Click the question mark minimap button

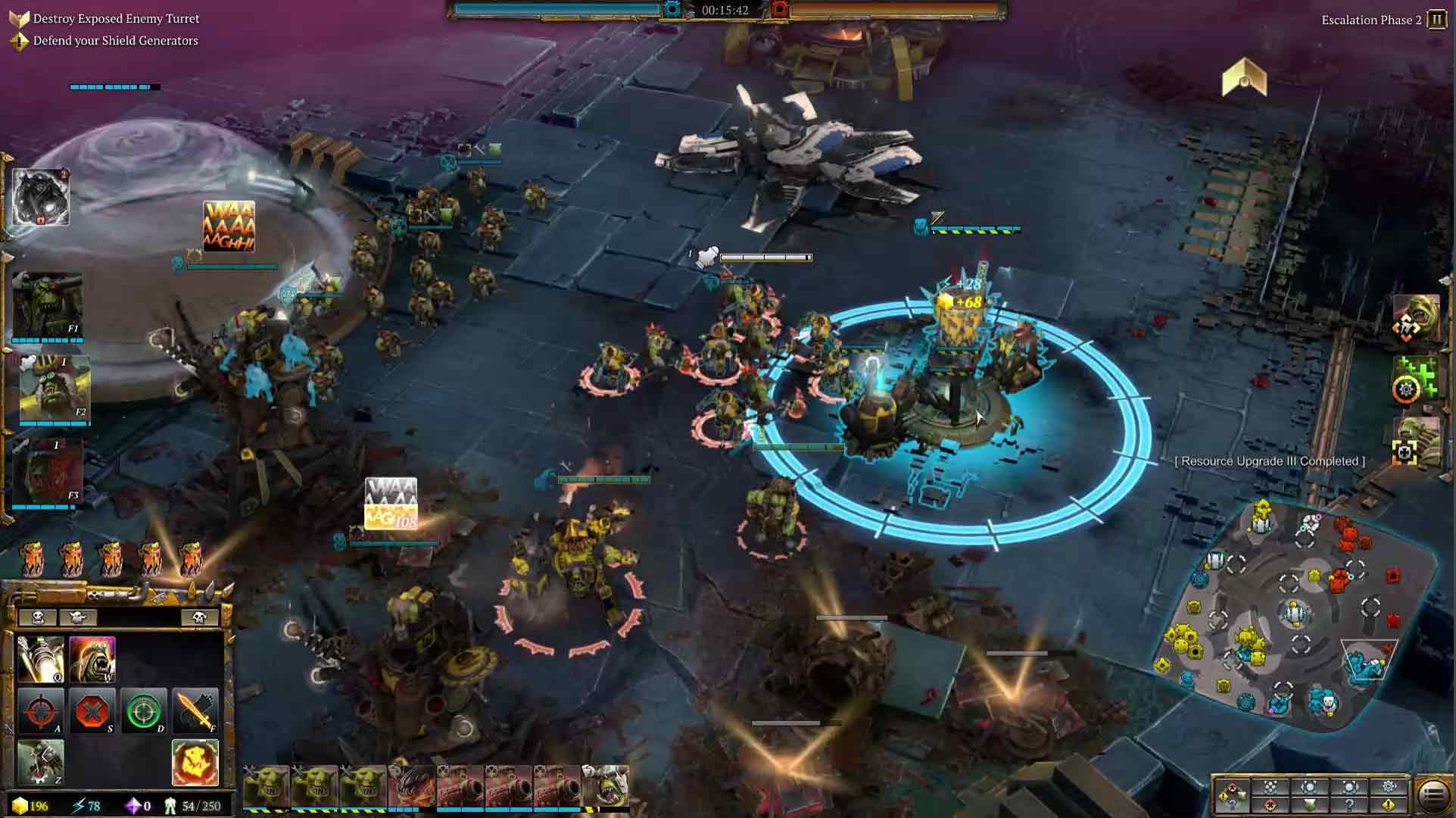pos(1349,805)
